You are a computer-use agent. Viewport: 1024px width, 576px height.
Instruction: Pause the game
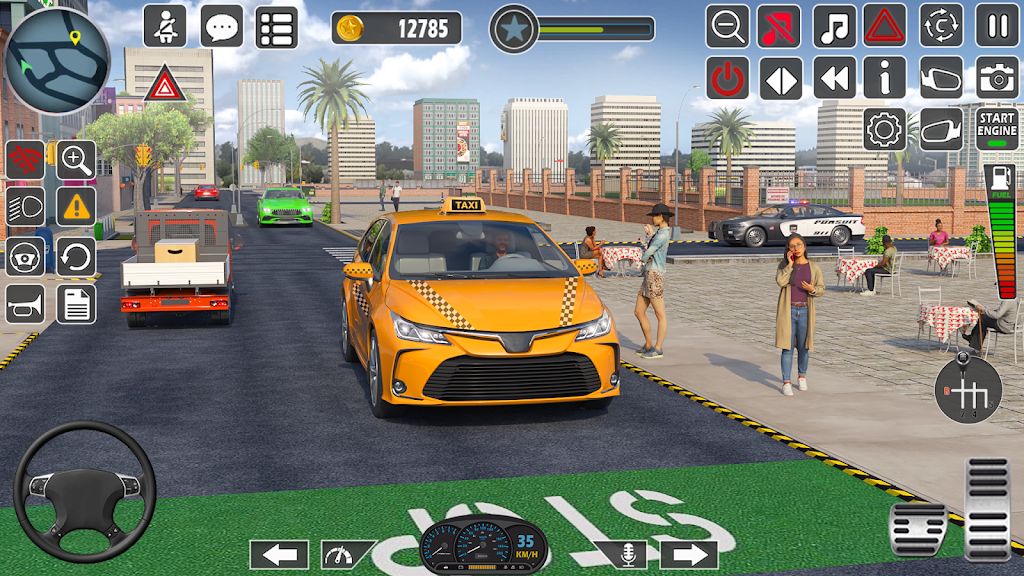pos(996,26)
